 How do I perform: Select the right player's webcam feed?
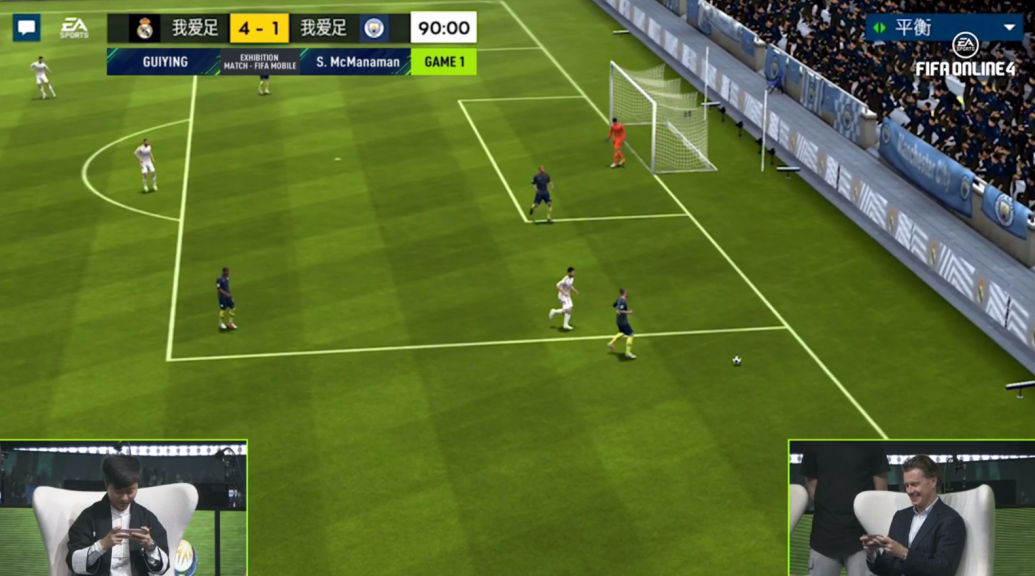[911, 508]
